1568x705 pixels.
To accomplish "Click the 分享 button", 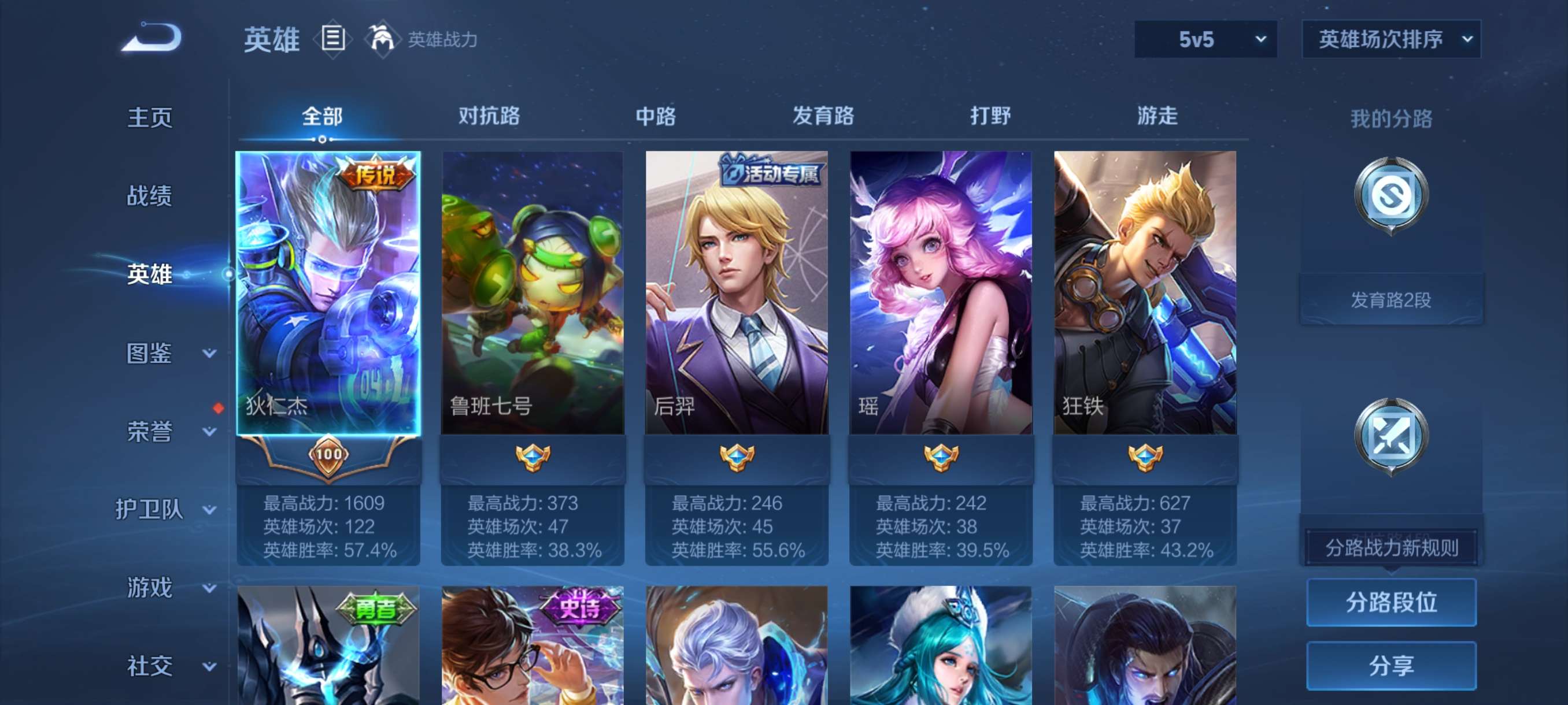I will (1392, 666).
